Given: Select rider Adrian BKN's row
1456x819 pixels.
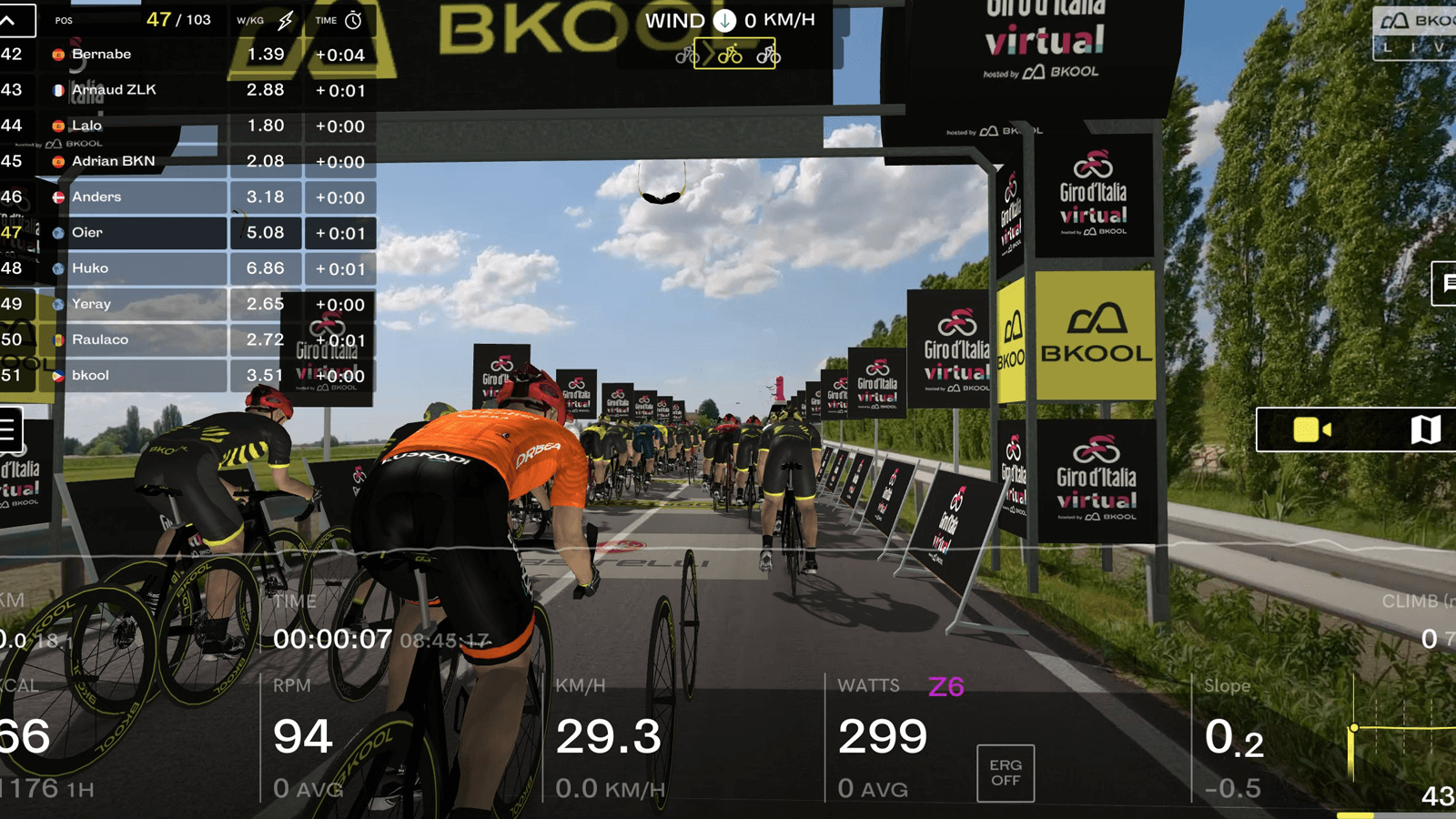Looking at the screenshot, I should pyautogui.click(x=136, y=161).
